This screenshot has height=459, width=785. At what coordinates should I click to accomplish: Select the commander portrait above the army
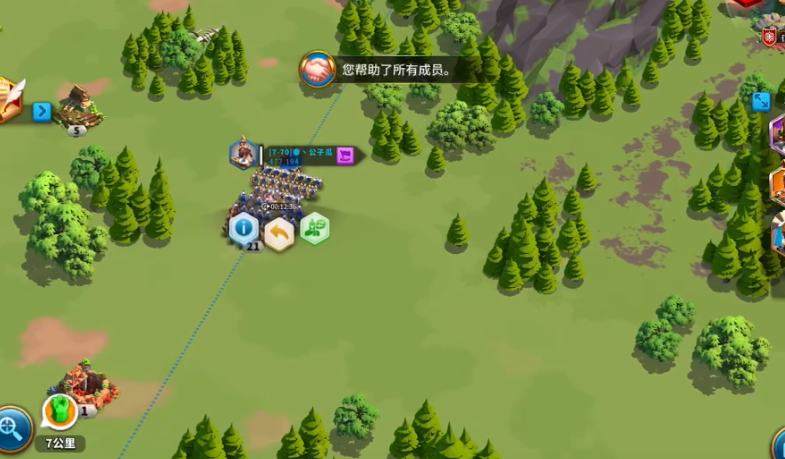coord(243,153)
